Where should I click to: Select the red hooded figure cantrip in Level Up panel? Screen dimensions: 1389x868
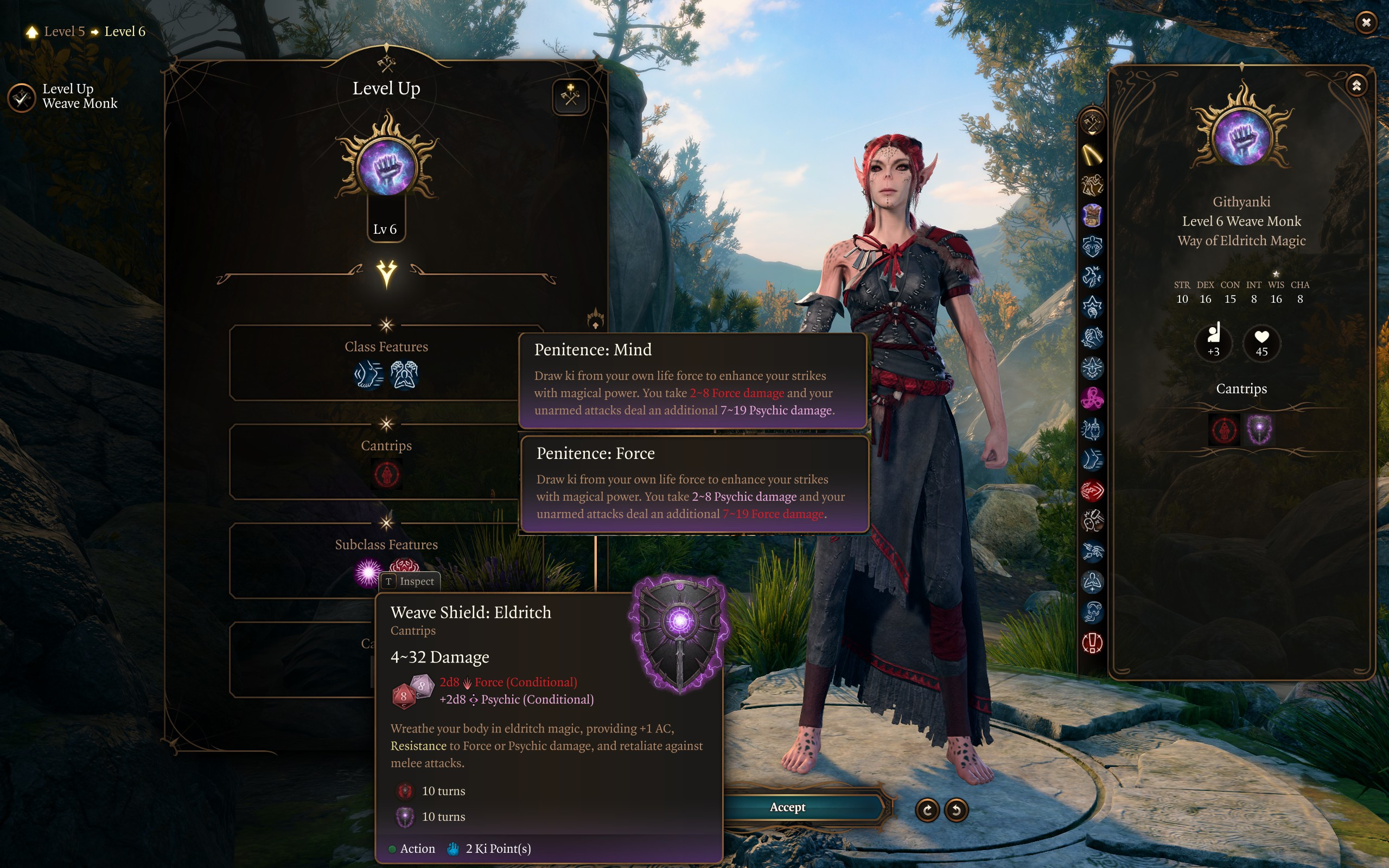[386, 475]
